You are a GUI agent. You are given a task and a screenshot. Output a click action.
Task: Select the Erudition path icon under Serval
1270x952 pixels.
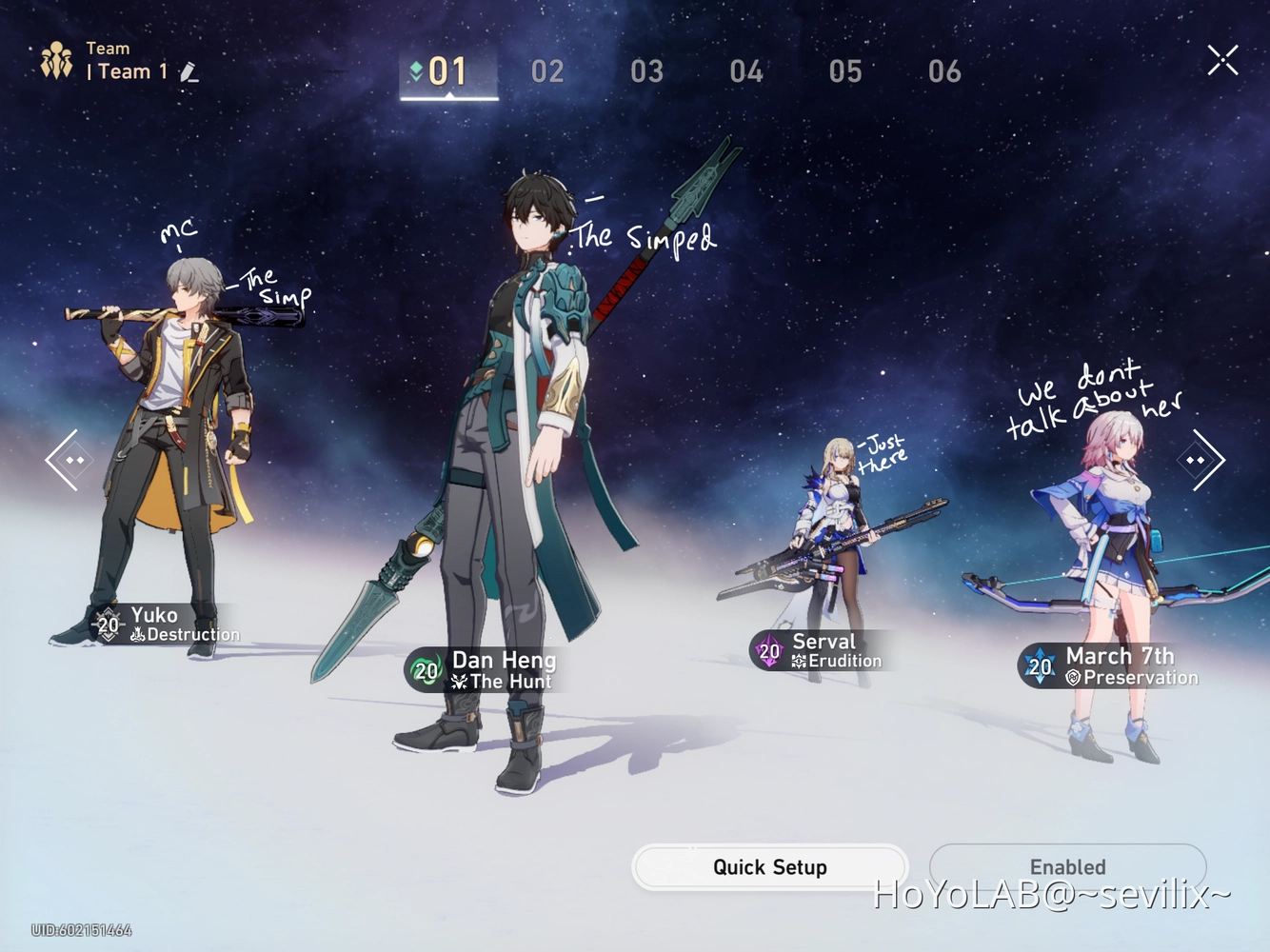(800, 660)
